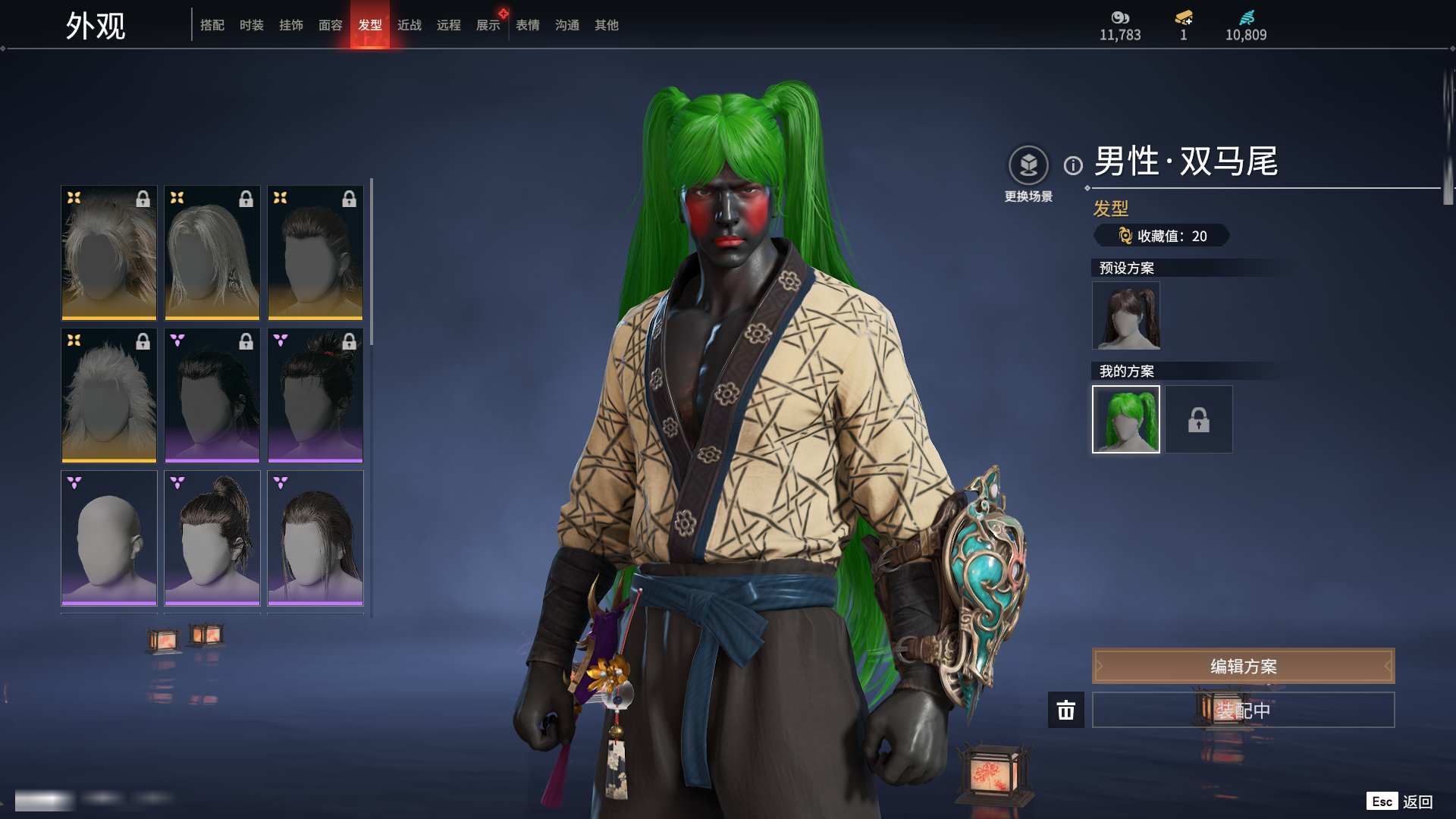1456x819 pixels.
Task: Go to the 面容 face tab
Action: pos(331,25)
